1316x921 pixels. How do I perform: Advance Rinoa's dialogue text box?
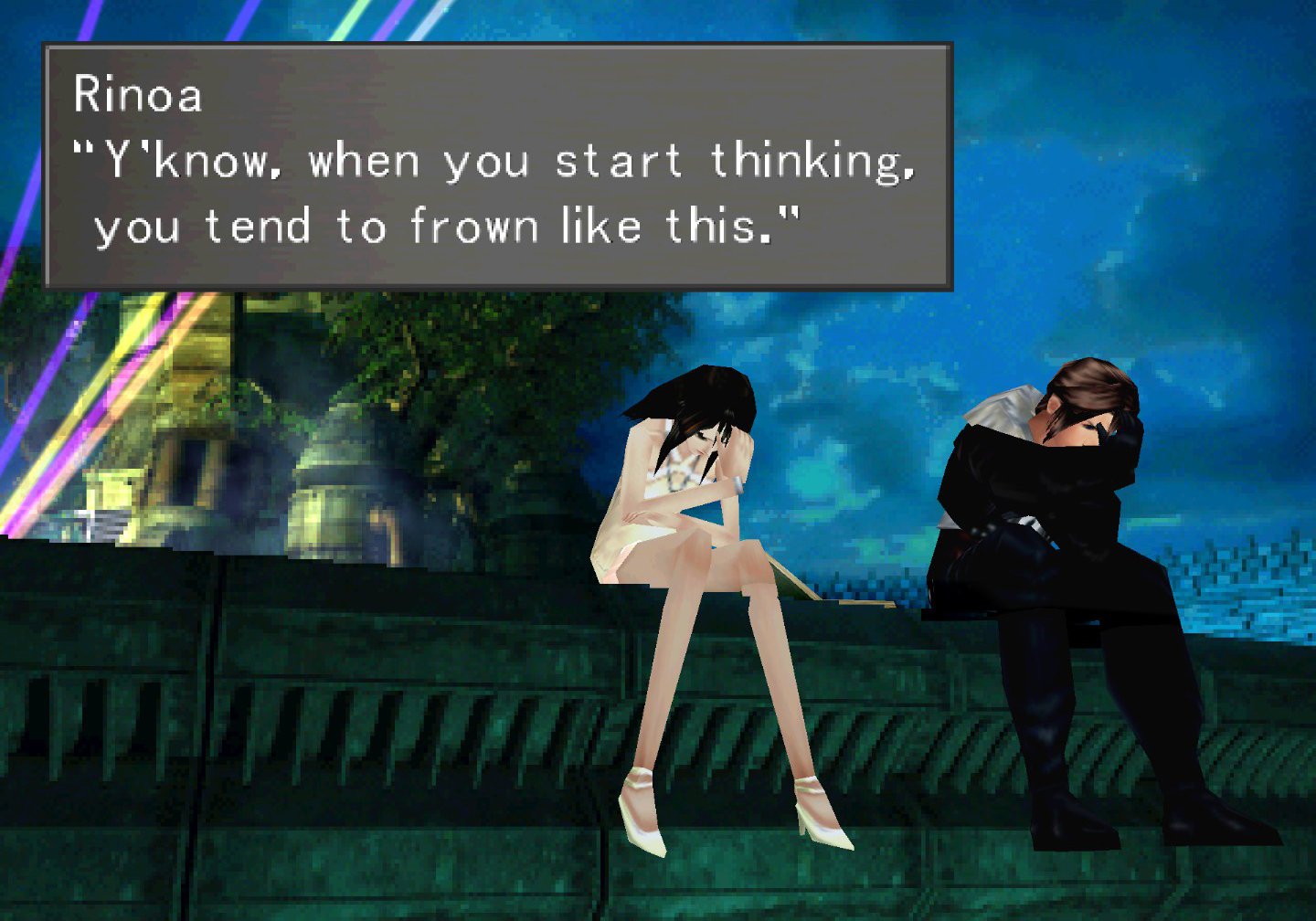point(498,166)
